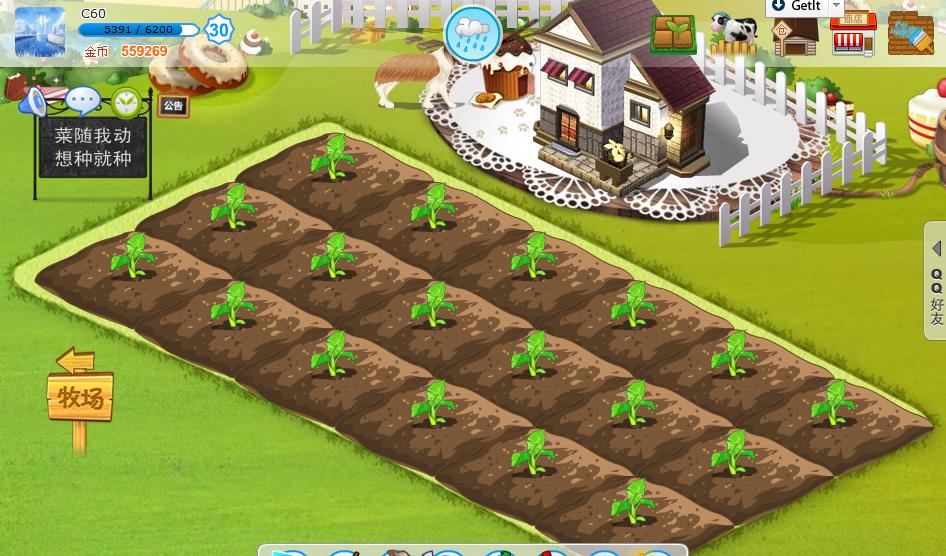
Task: Open the GetIt dropdown arrow
Action: click(837, 7)
